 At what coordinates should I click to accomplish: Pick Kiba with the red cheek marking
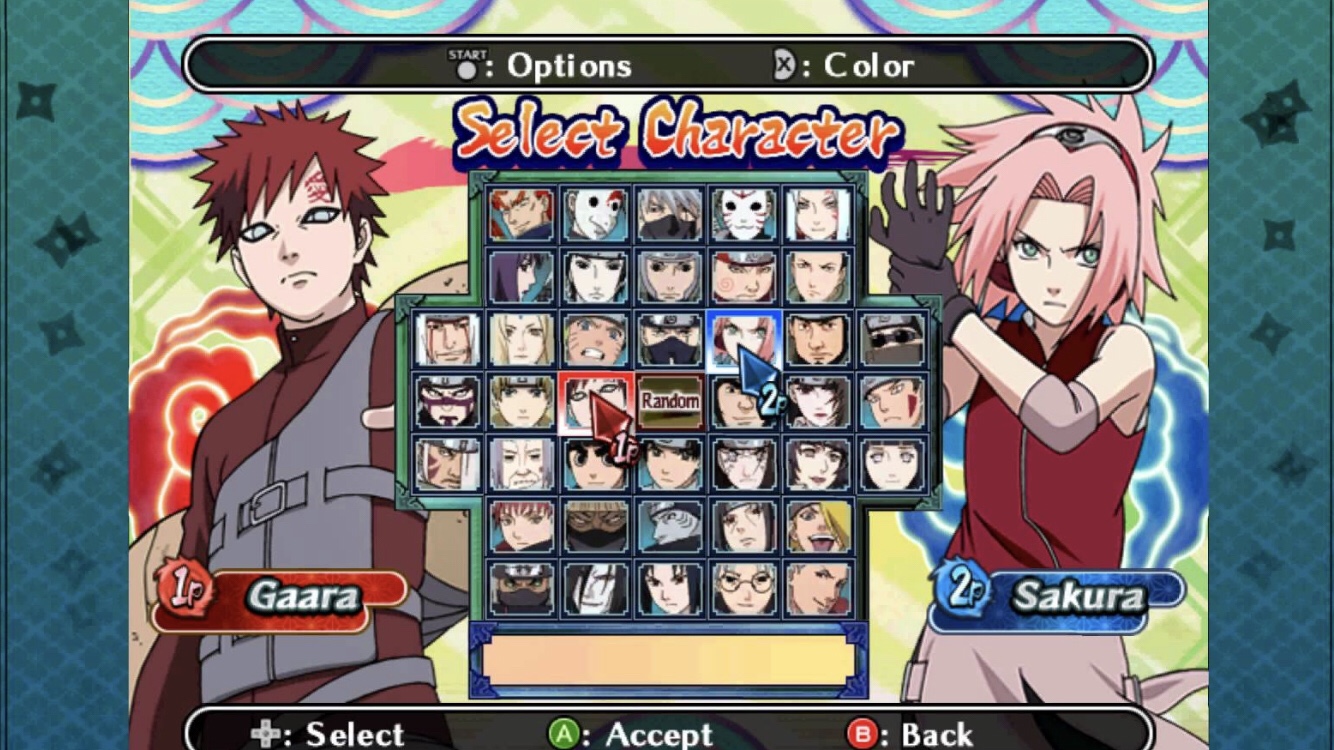point(892,402)
